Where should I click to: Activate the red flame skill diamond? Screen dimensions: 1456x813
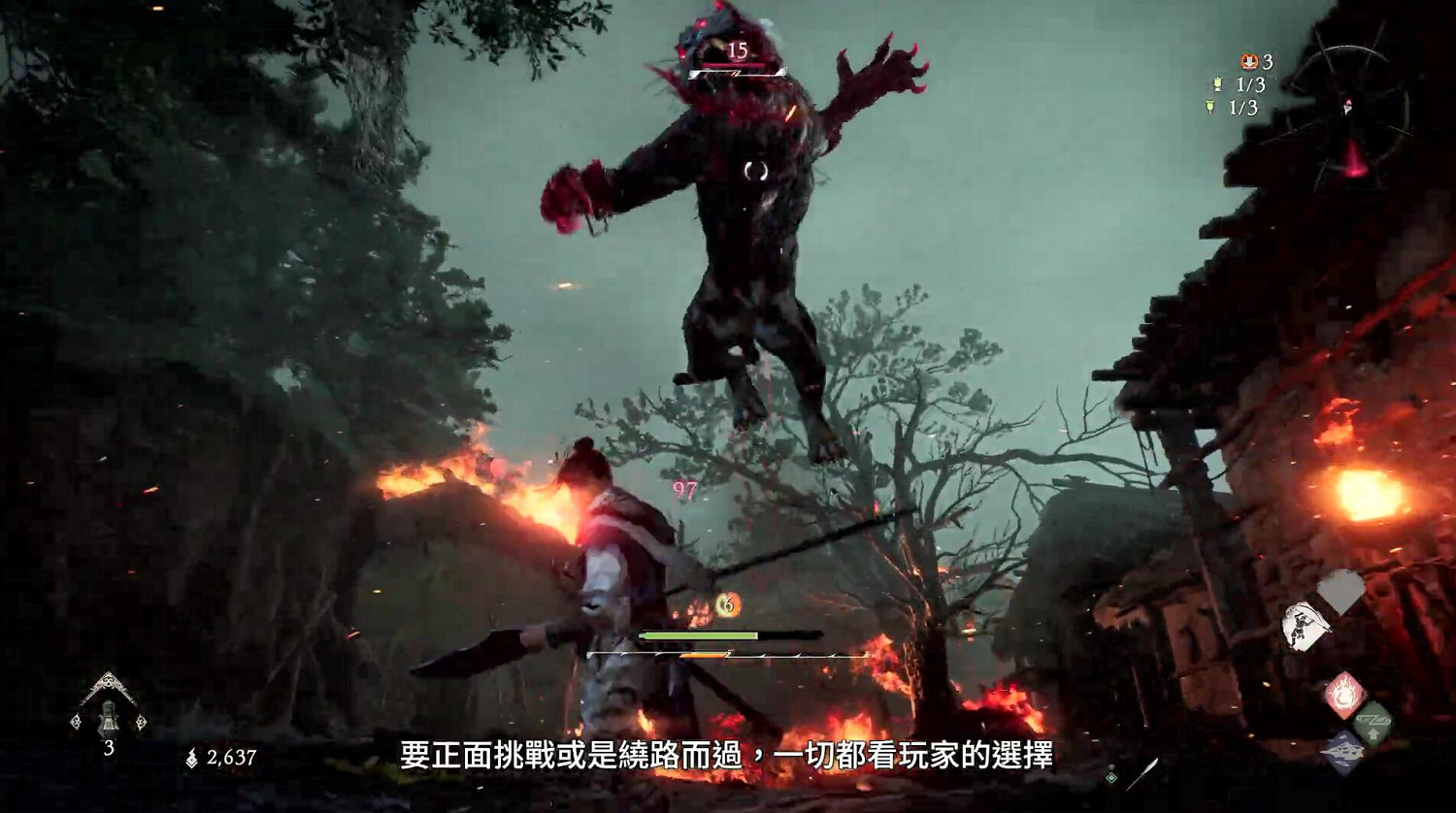(x=1345, y=693)
